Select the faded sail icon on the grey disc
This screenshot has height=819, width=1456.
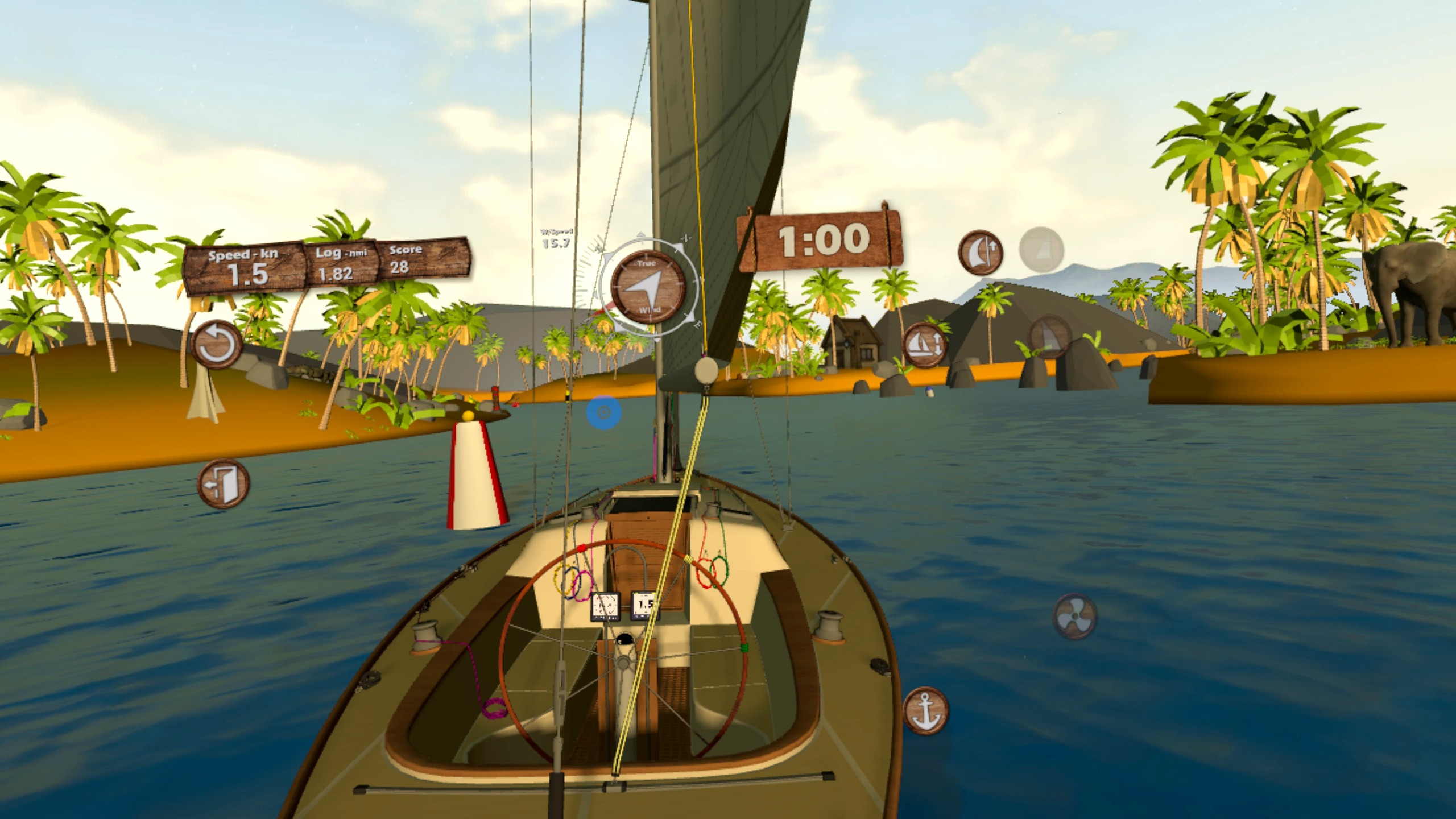[1041, 249]
